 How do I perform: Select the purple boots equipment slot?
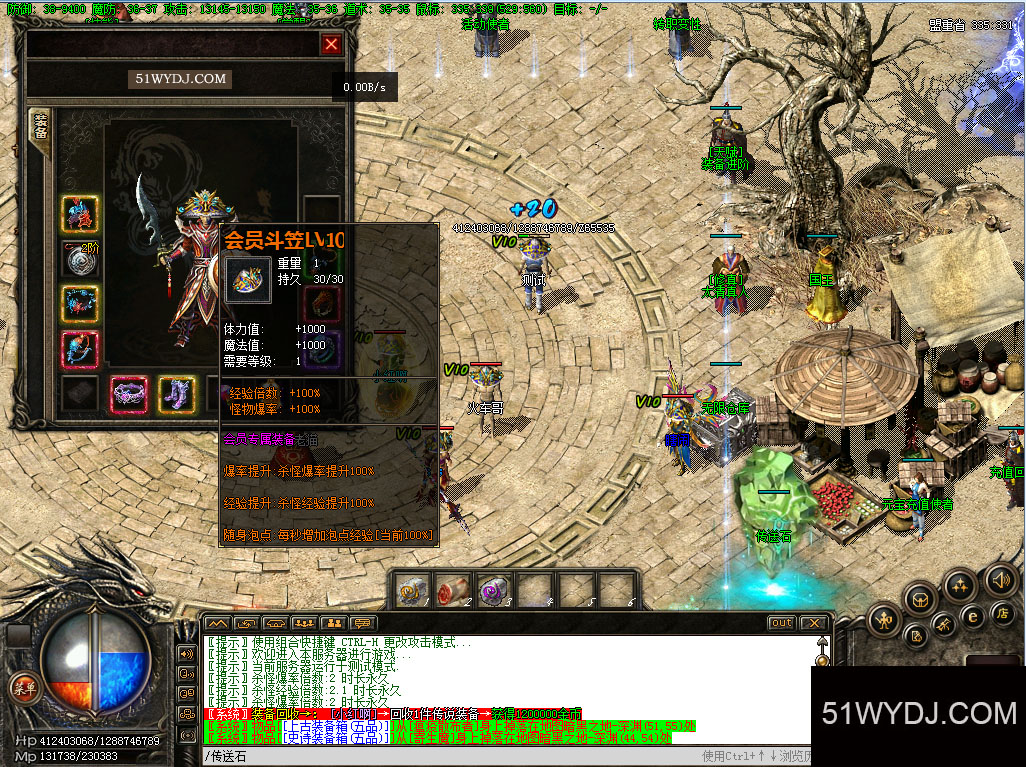(x=177, y=392)
